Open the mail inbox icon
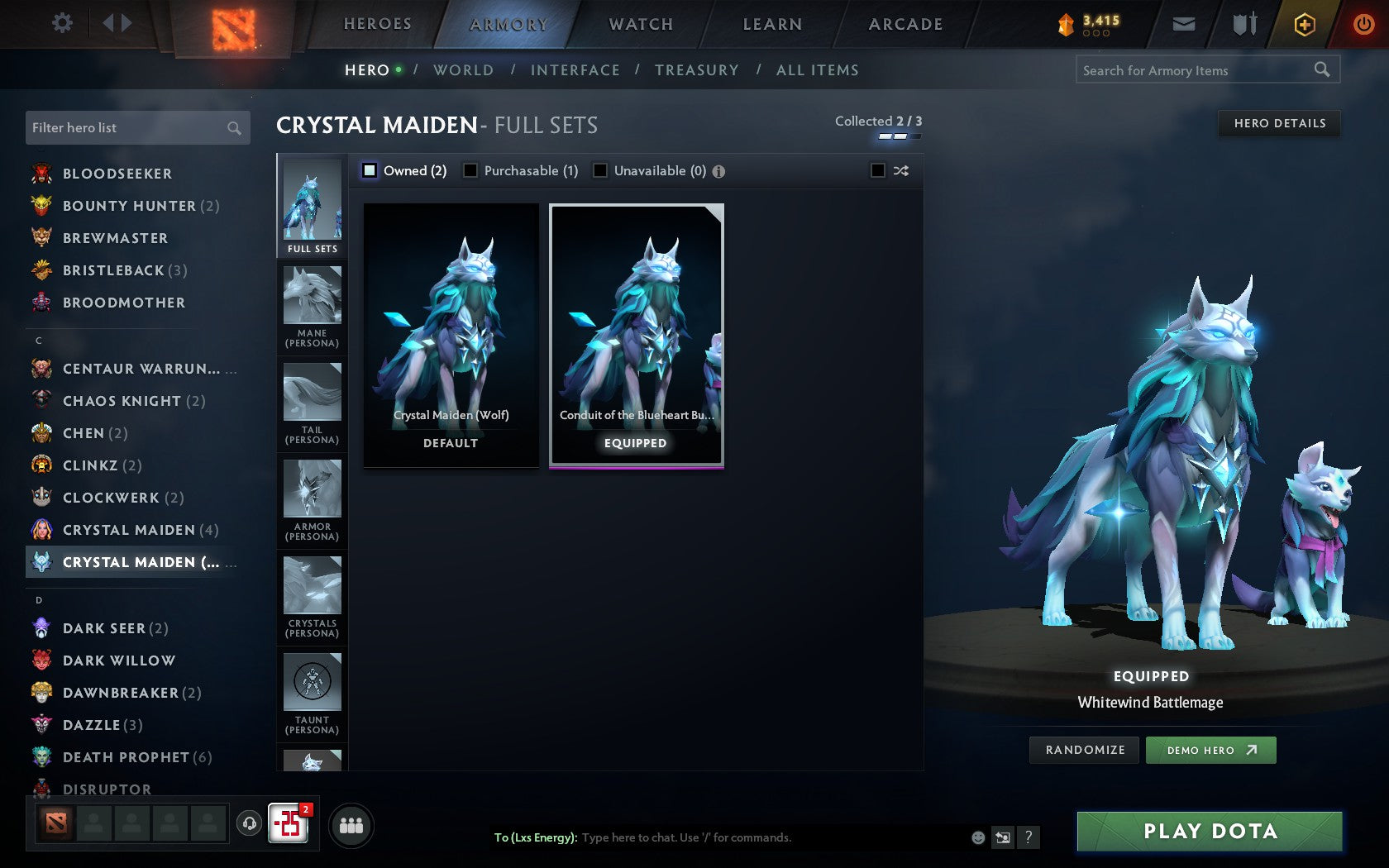The height and width of the screenshot is (868, 1389). (x=1184, y=24)
